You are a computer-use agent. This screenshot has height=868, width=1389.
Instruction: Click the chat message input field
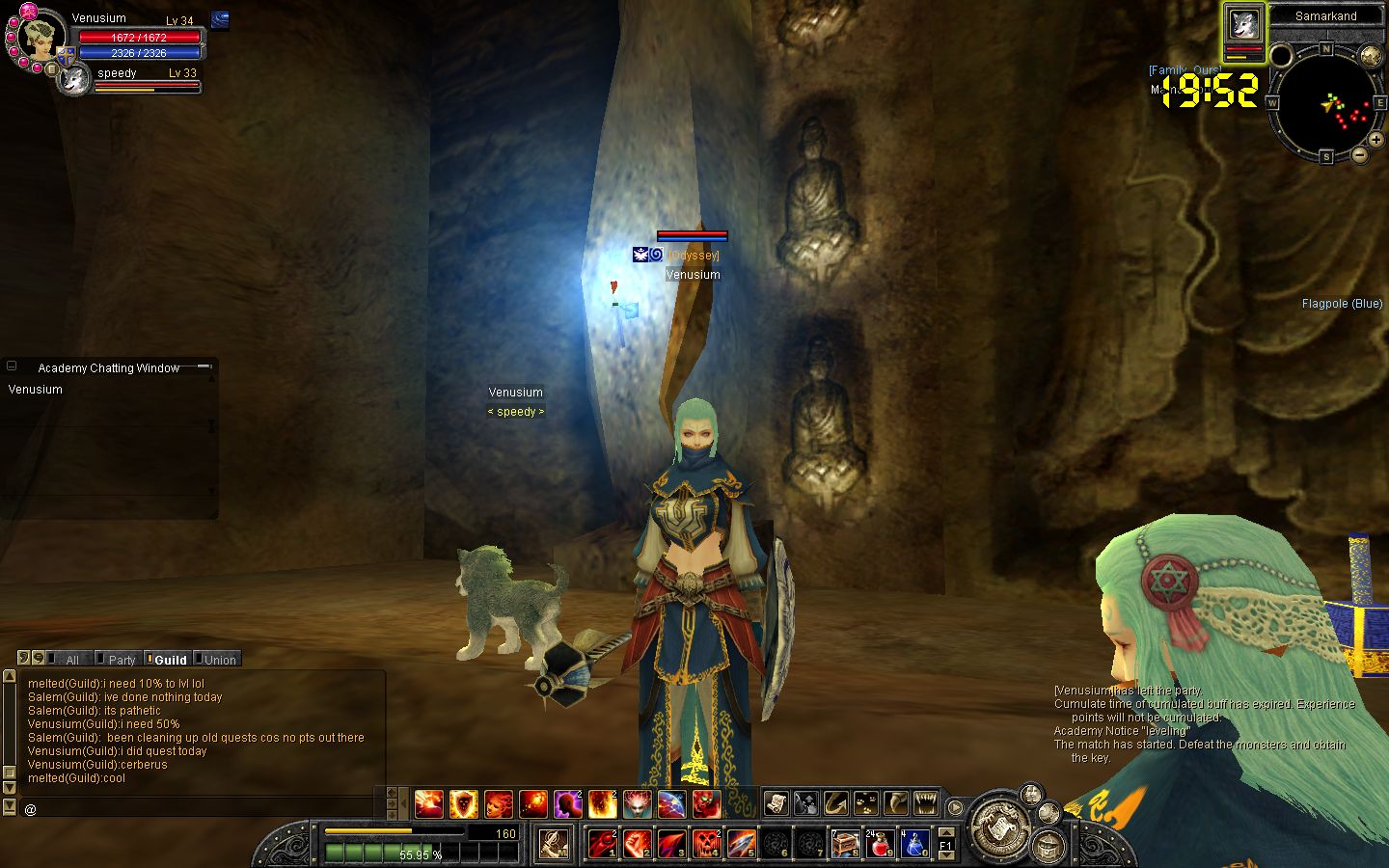point(203,809)
